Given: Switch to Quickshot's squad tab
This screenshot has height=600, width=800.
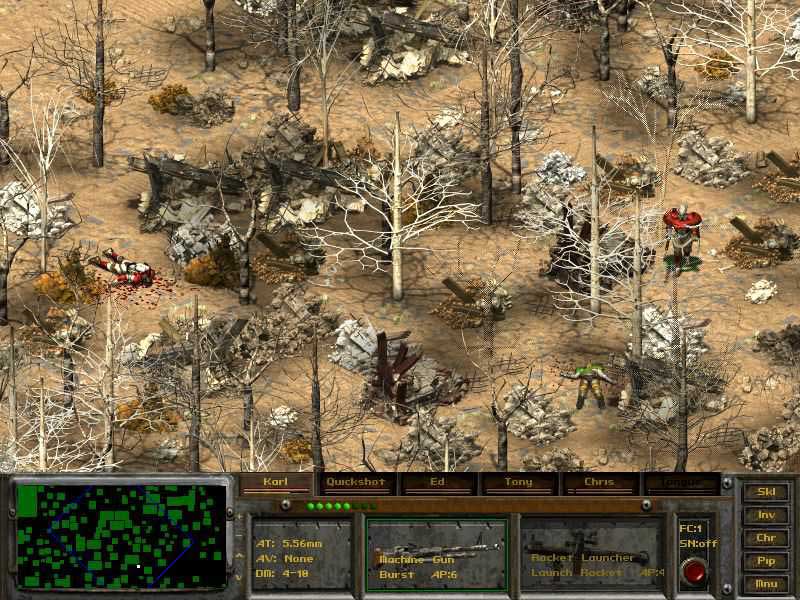Looking at the screenshot, I should click(356, 482).
